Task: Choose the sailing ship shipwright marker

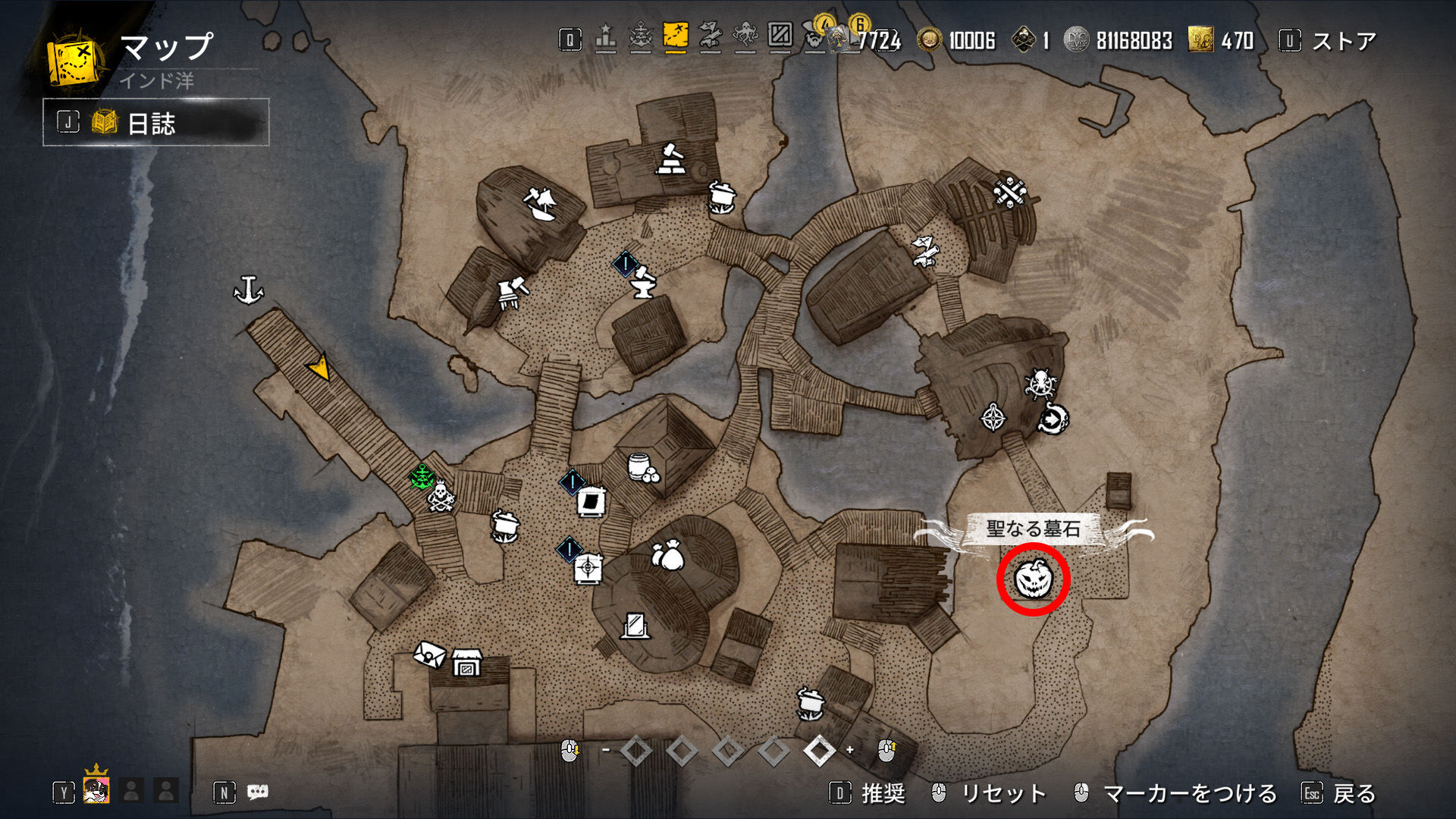Action: point(541,203)
